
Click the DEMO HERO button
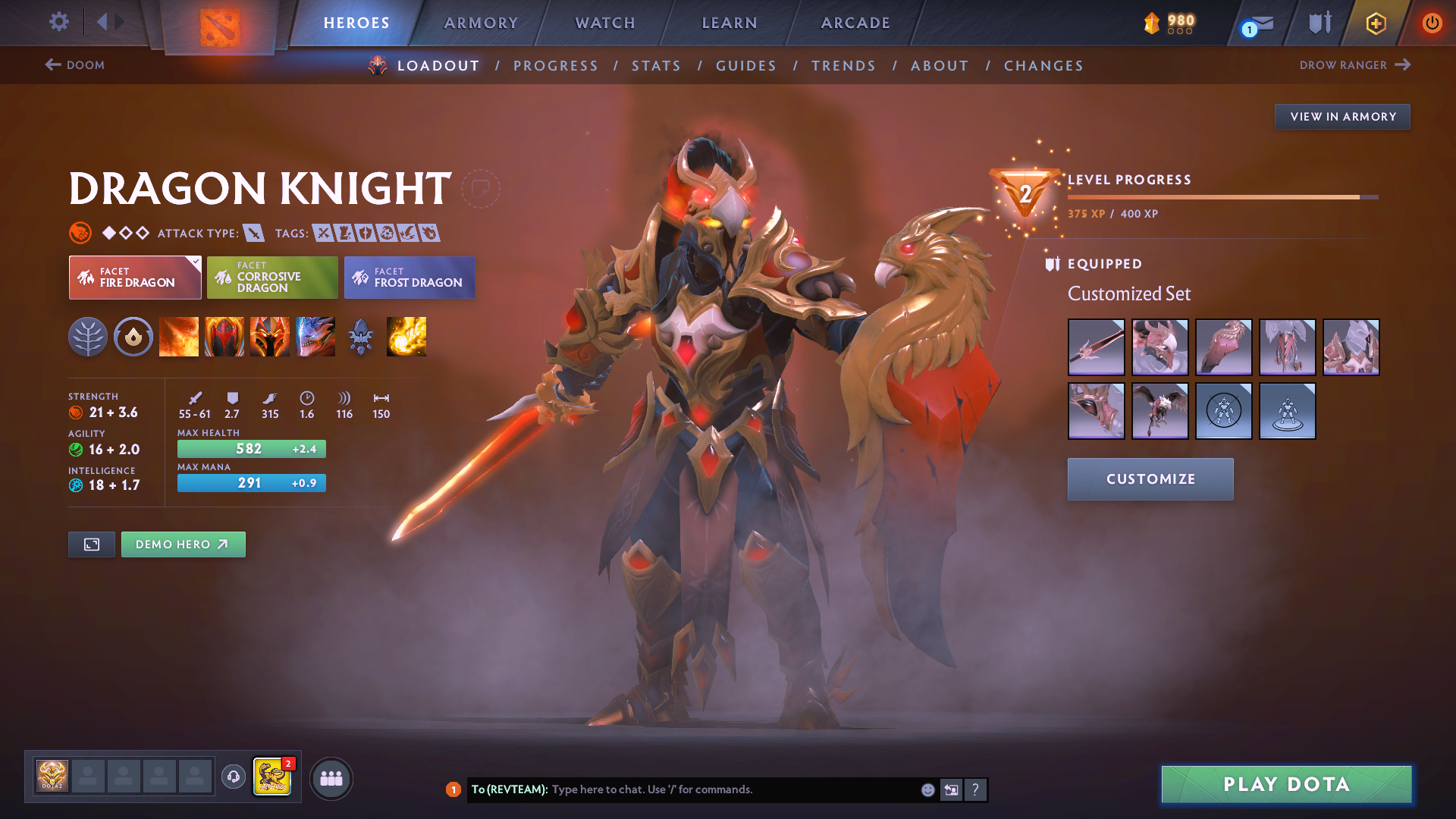(183, 544)
